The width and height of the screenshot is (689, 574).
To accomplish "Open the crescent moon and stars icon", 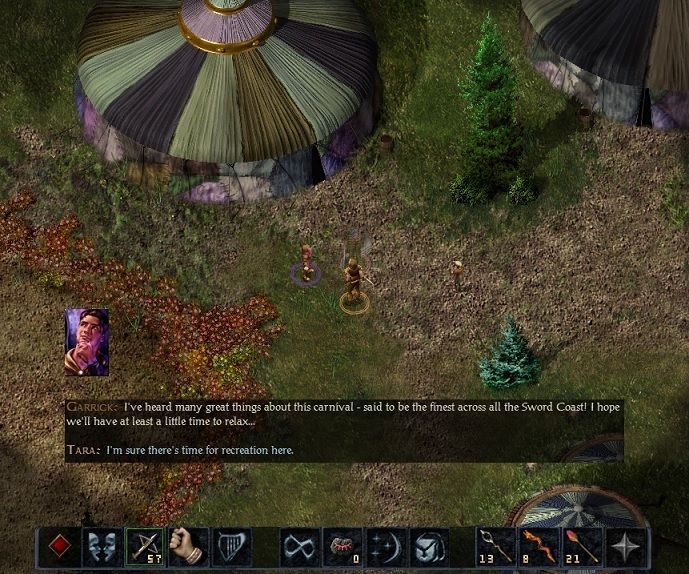I will [386, 547].
